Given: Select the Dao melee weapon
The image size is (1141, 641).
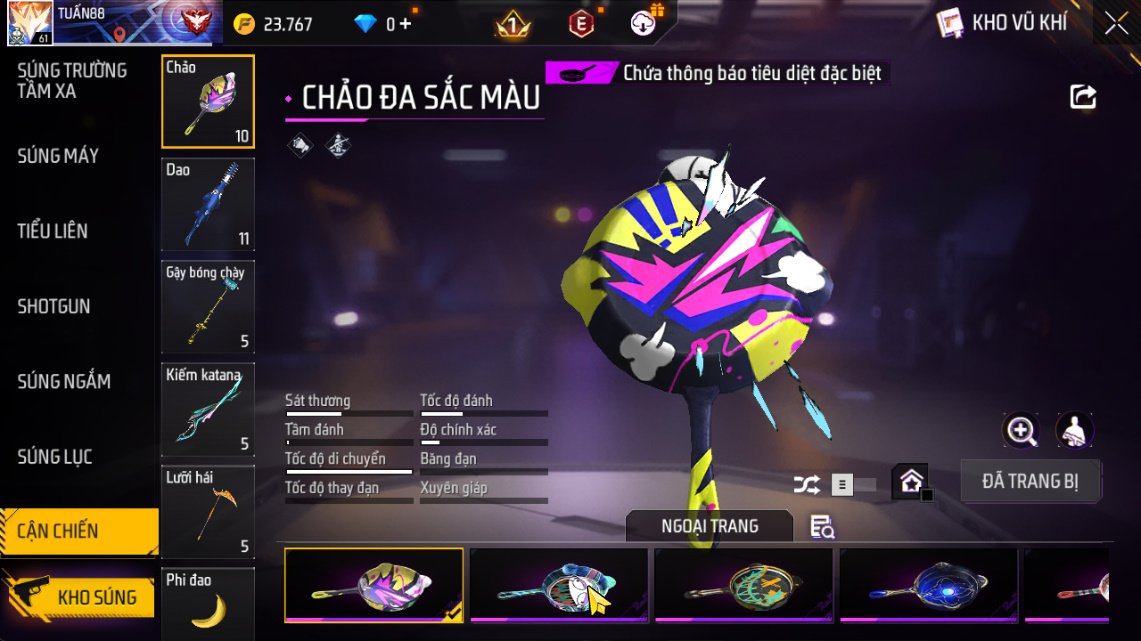Looking at the screenshot, I should click(x=208, y=204).
